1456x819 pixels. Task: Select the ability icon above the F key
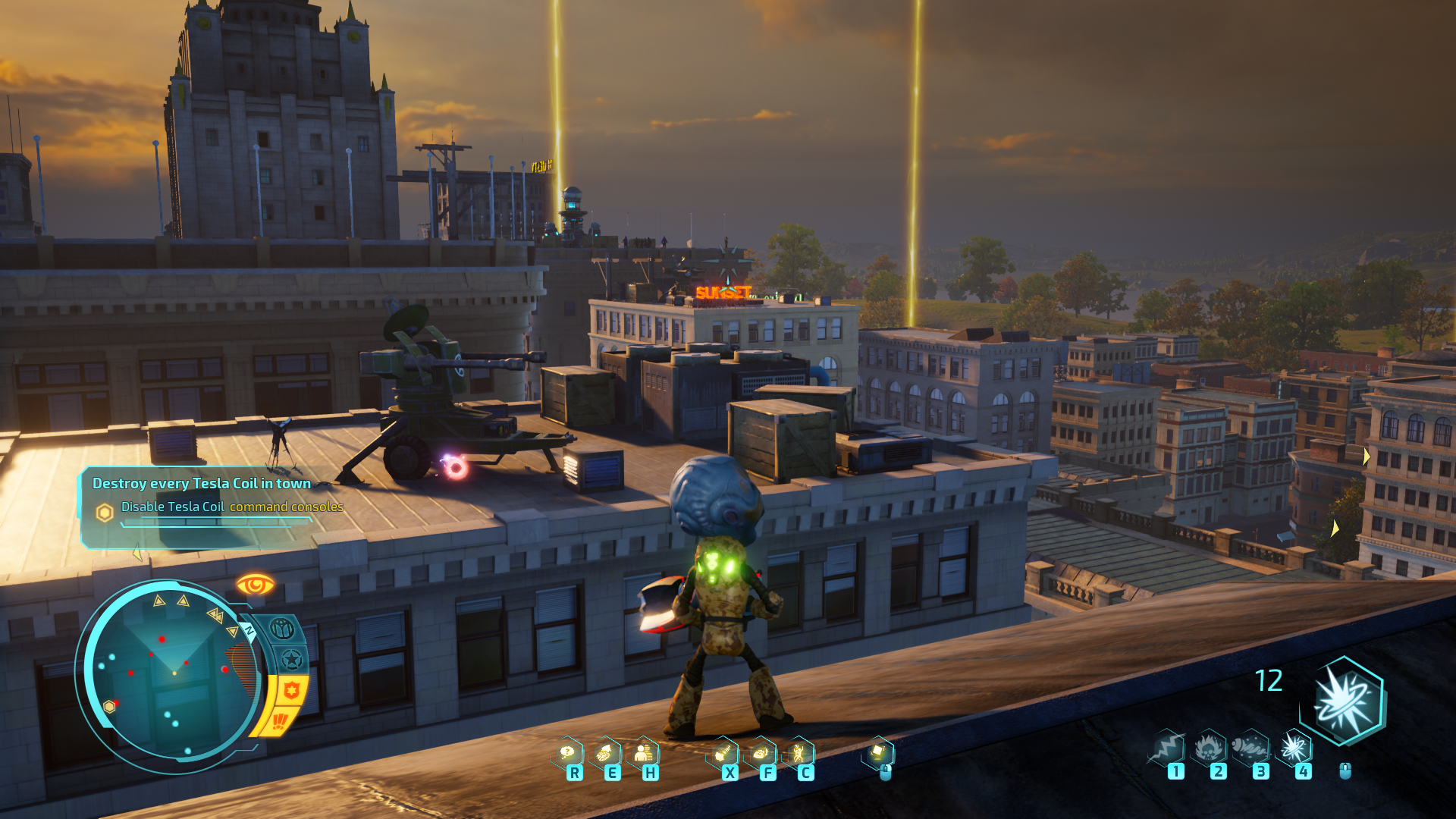pyautogui.click(x=761, y=753)
